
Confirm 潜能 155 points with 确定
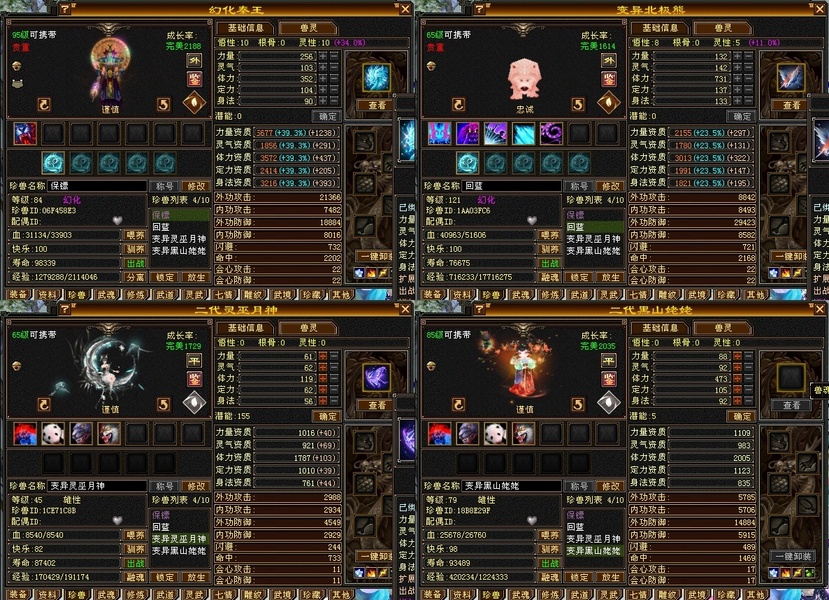click(x=327, y=416)
